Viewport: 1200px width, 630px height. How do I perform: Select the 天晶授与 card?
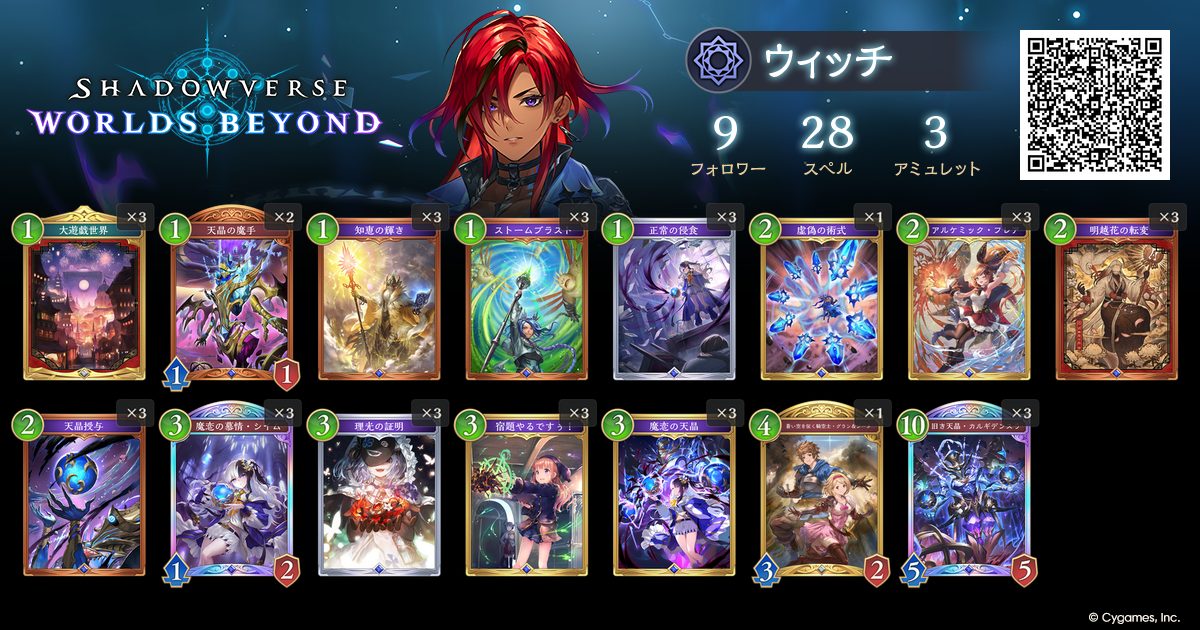point(84,497)
